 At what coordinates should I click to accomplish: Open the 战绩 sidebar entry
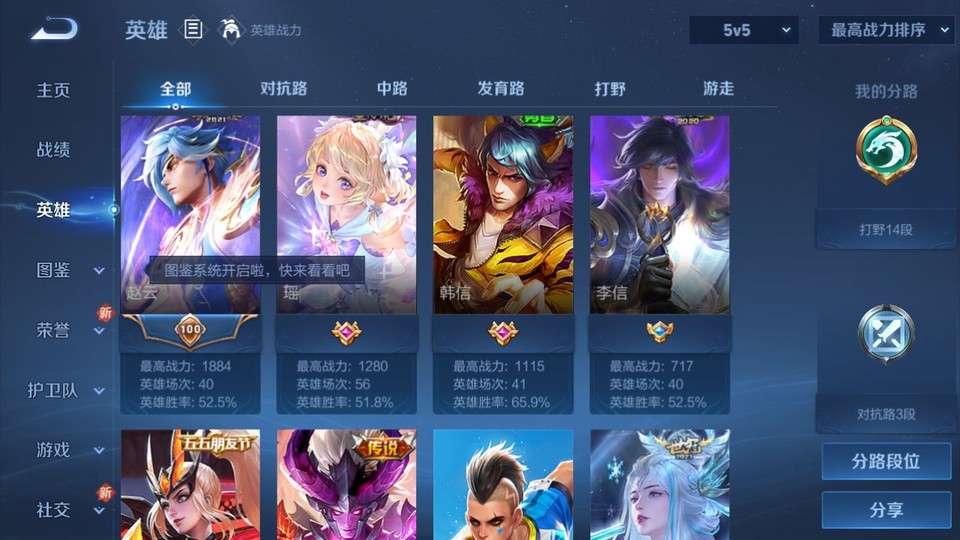point(54,150)
